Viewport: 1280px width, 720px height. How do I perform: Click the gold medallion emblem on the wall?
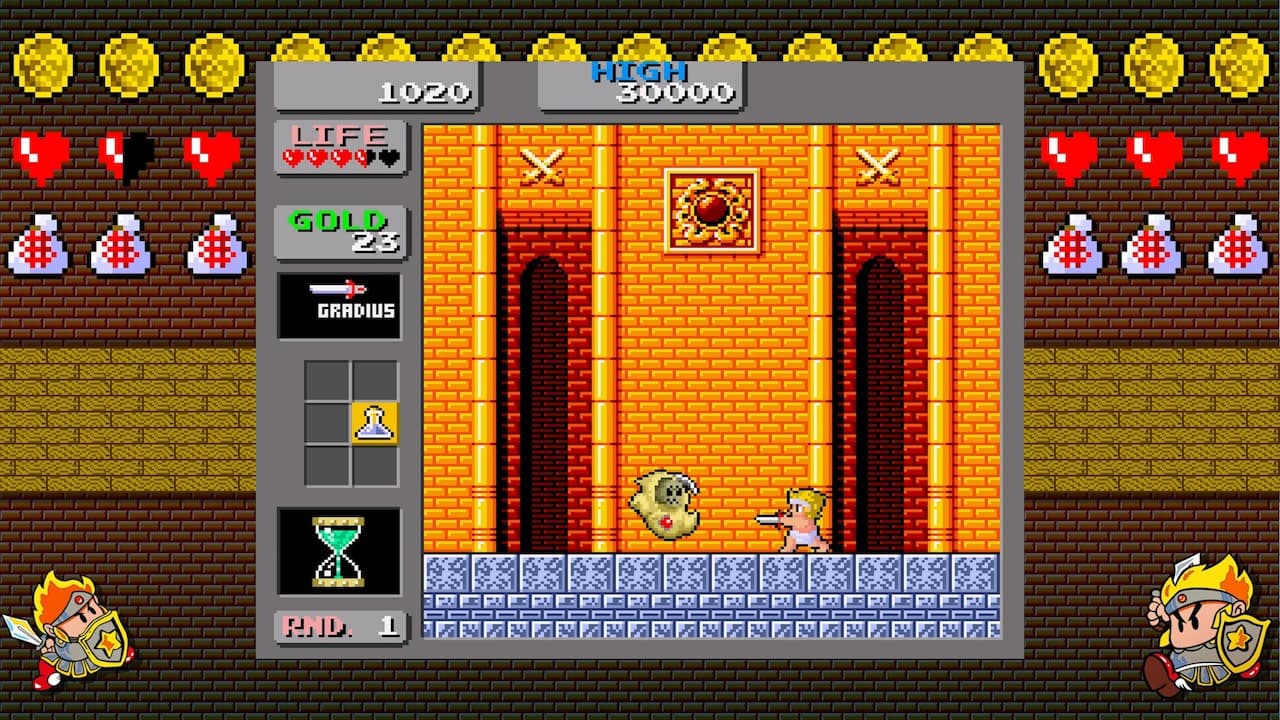pyautogui.click(x=712, y=212)
